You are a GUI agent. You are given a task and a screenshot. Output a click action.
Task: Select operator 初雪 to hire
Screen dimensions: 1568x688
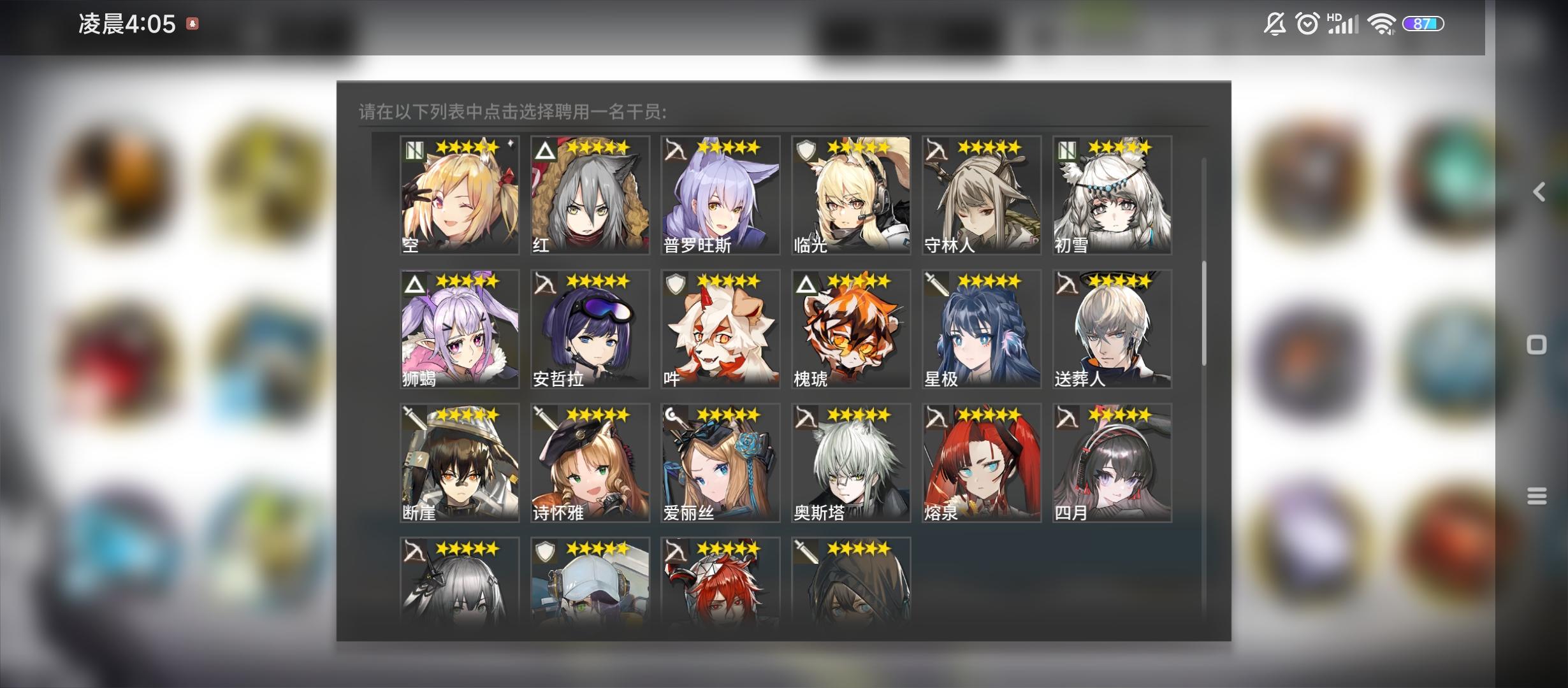(x=1112, y=196)
